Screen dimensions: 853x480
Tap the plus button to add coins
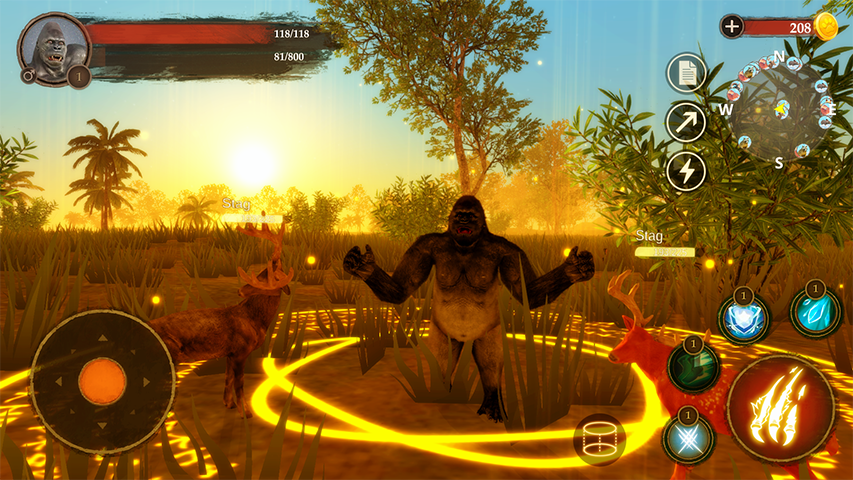click(732, 26)
